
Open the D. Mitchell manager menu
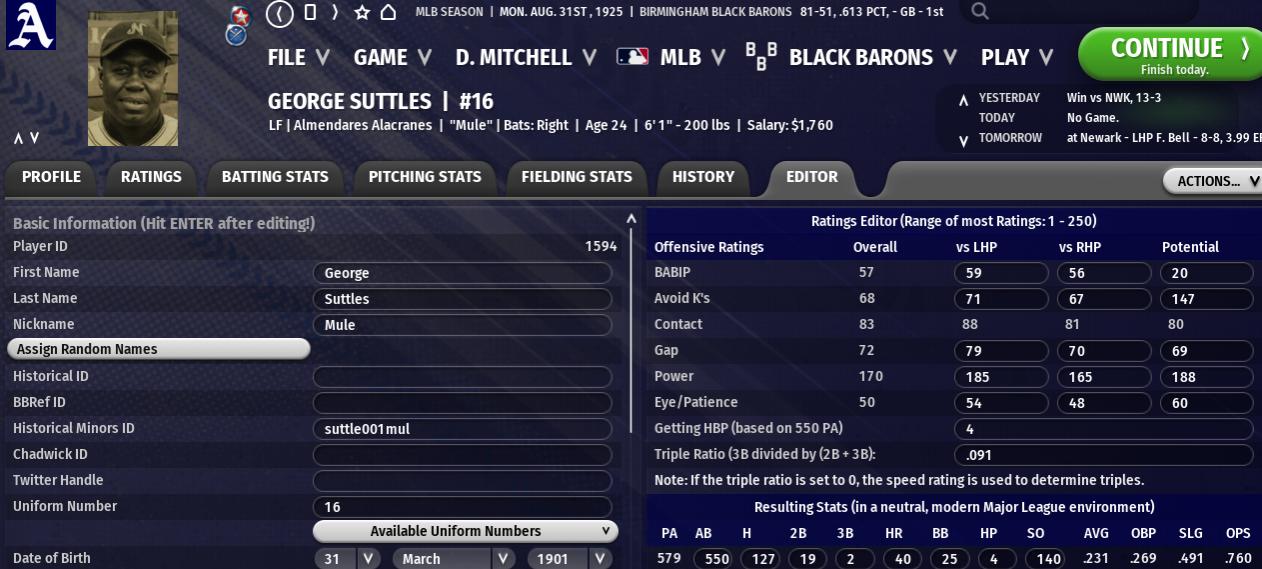[525, 57]
